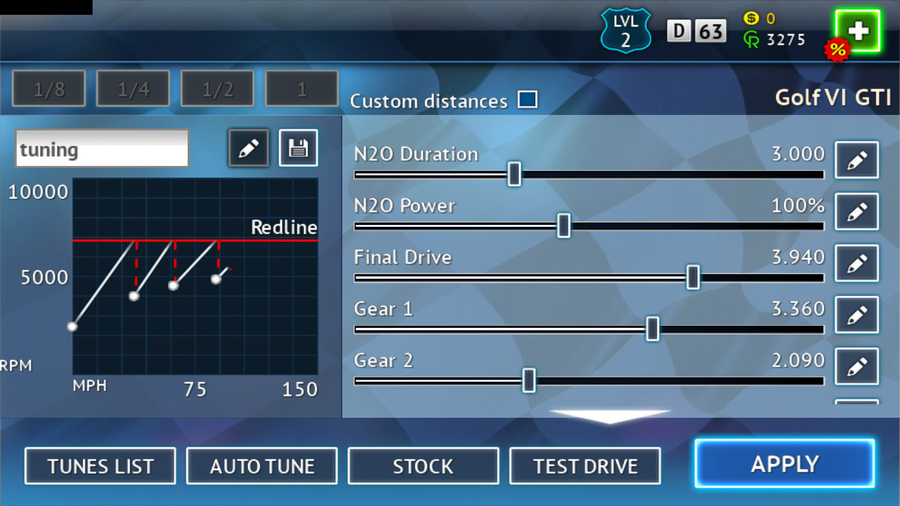900x506 pixels.
Task: Show more settings with down arrow
Action: (610, 416)
